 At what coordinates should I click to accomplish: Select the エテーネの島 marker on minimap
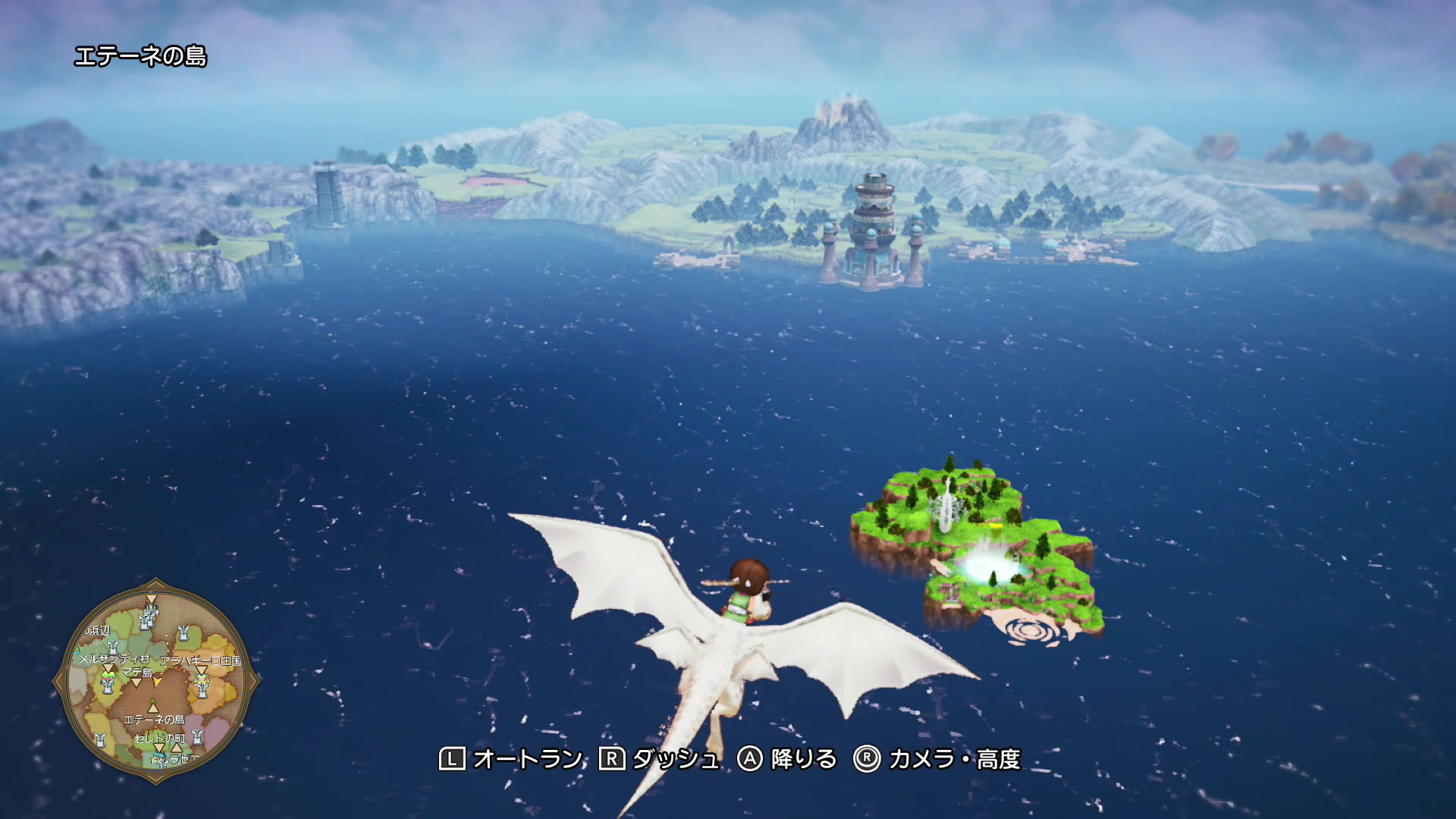pos(153,708)
